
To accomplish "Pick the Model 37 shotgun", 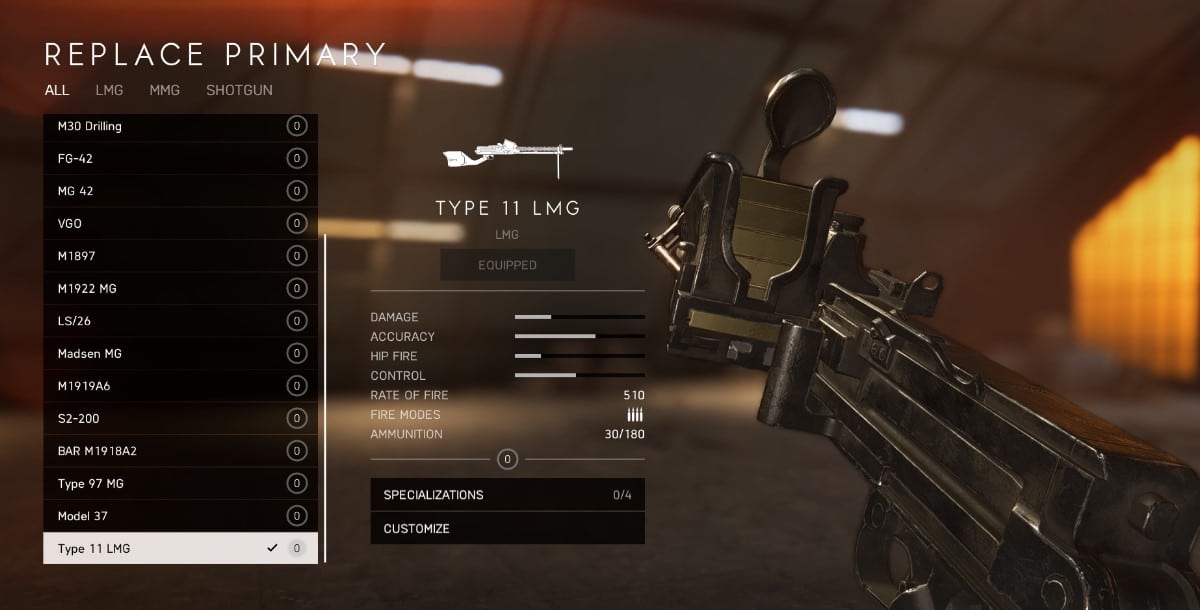I will pos(180,516).
